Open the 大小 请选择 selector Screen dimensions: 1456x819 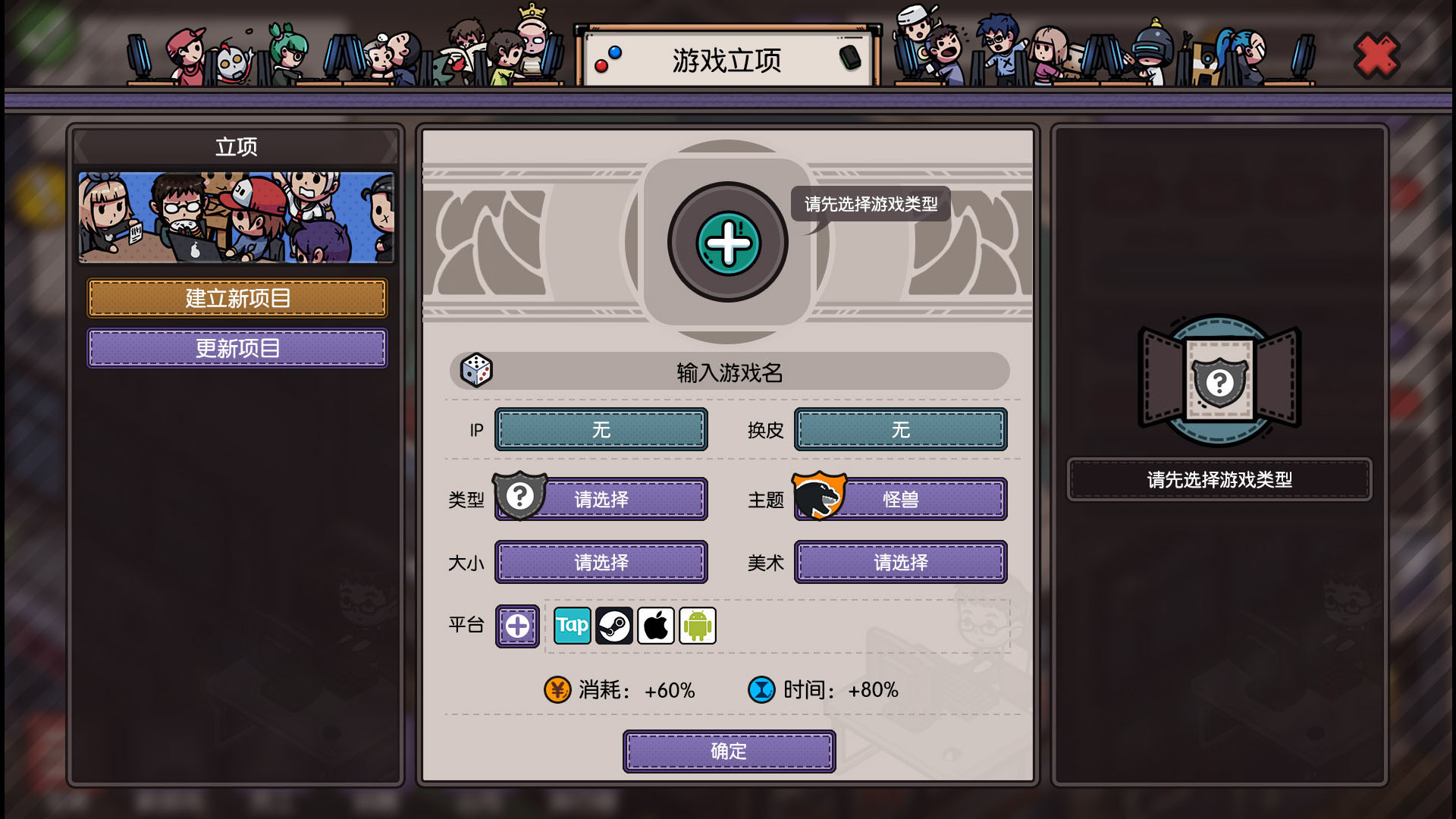[x=601, y=562]
